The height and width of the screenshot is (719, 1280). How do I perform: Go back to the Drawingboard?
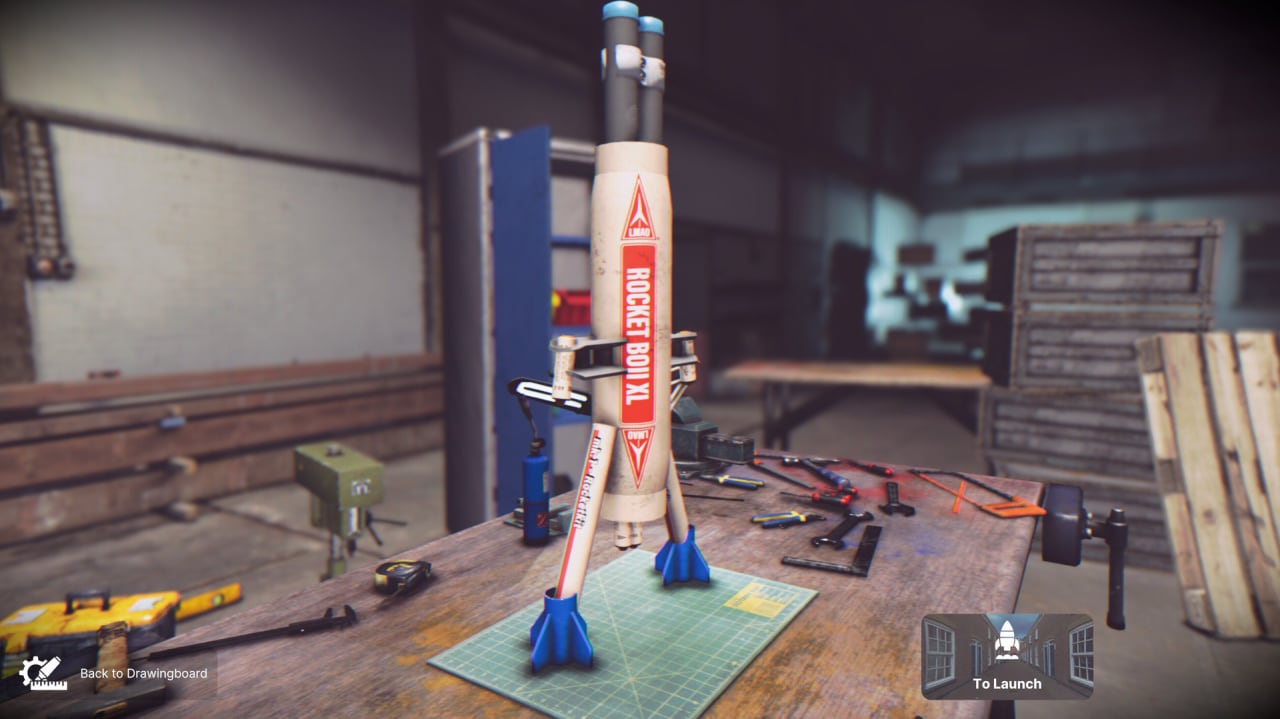tap(113, 673)
